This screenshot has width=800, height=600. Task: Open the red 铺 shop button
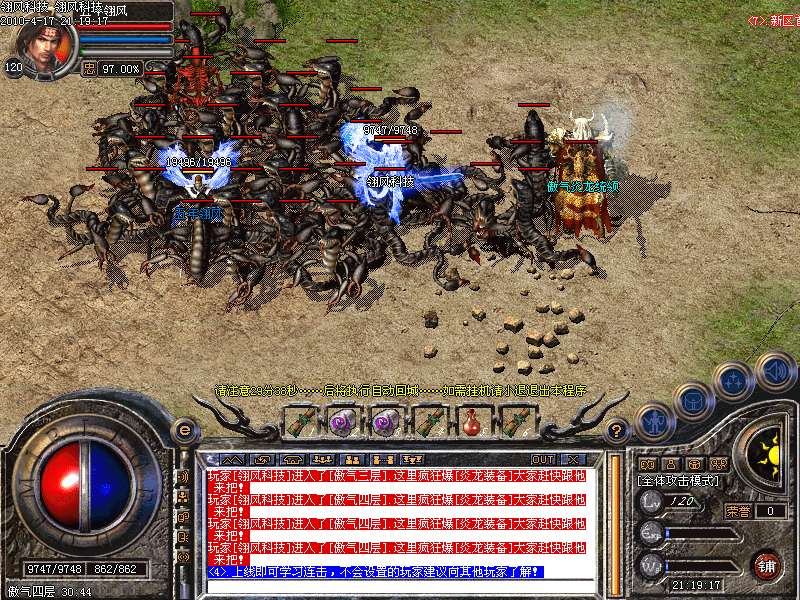766,564
